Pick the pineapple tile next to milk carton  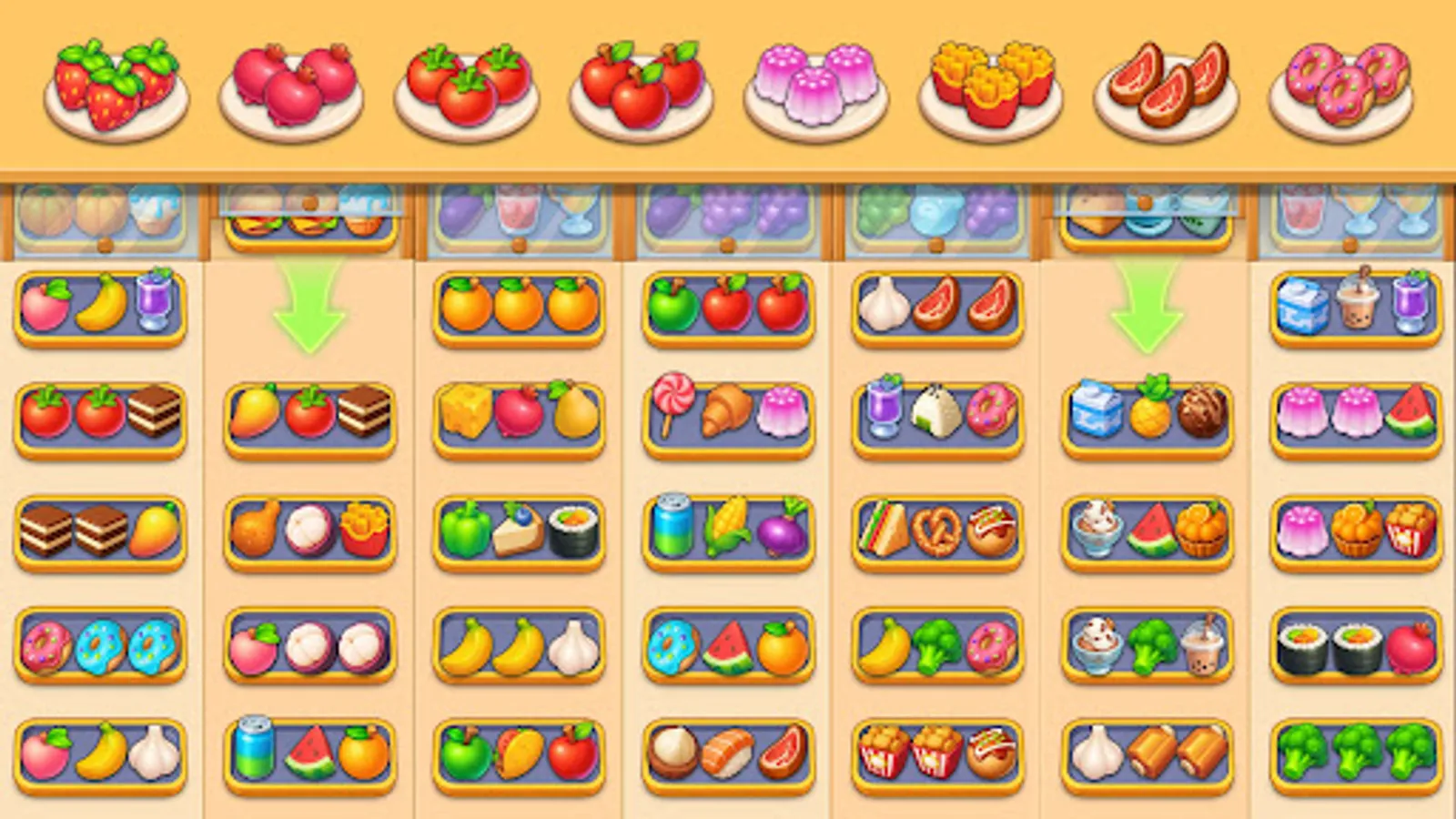click(x=1148, y=414)
